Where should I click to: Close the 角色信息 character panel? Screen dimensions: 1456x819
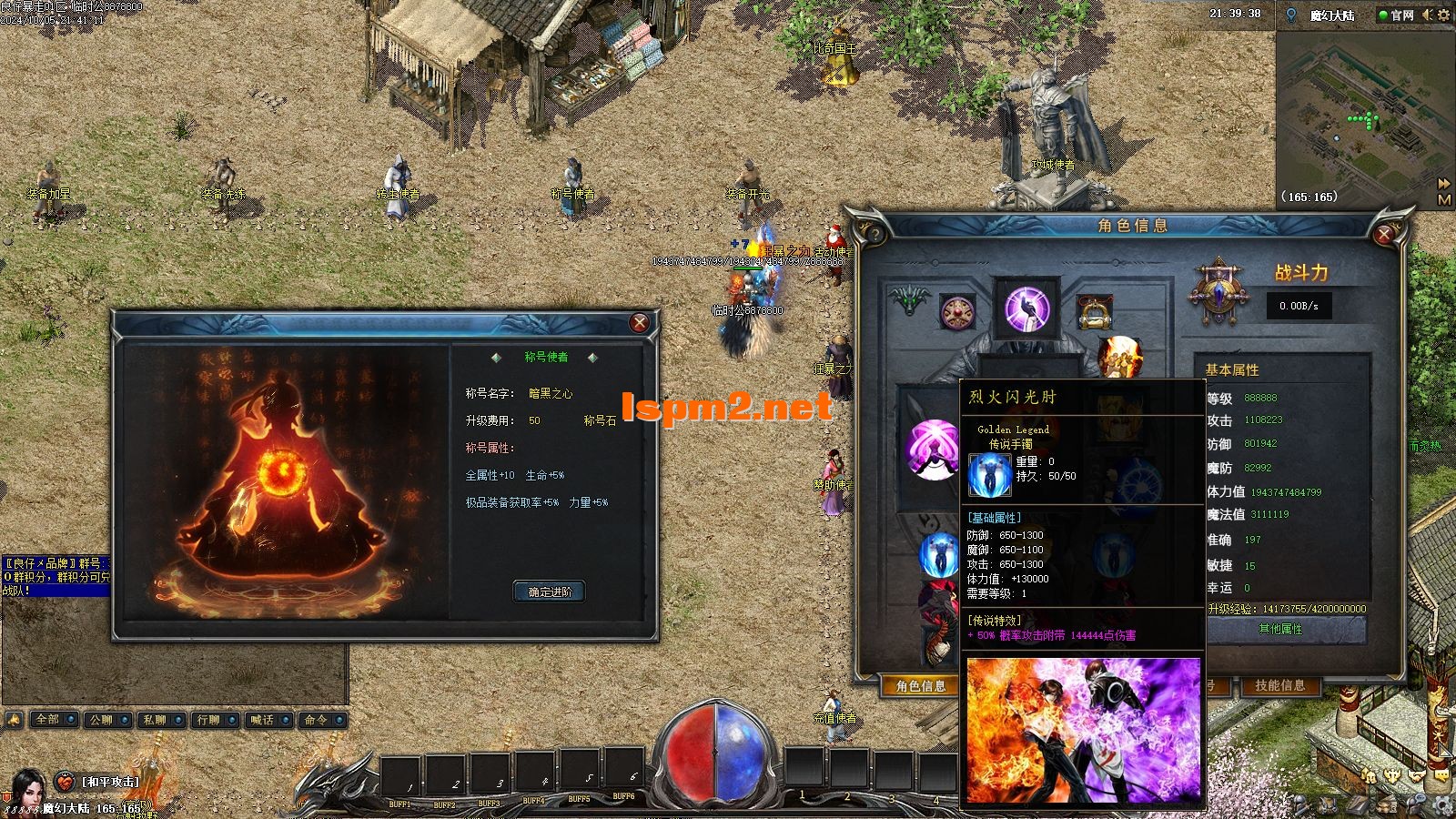[1384, 235]
